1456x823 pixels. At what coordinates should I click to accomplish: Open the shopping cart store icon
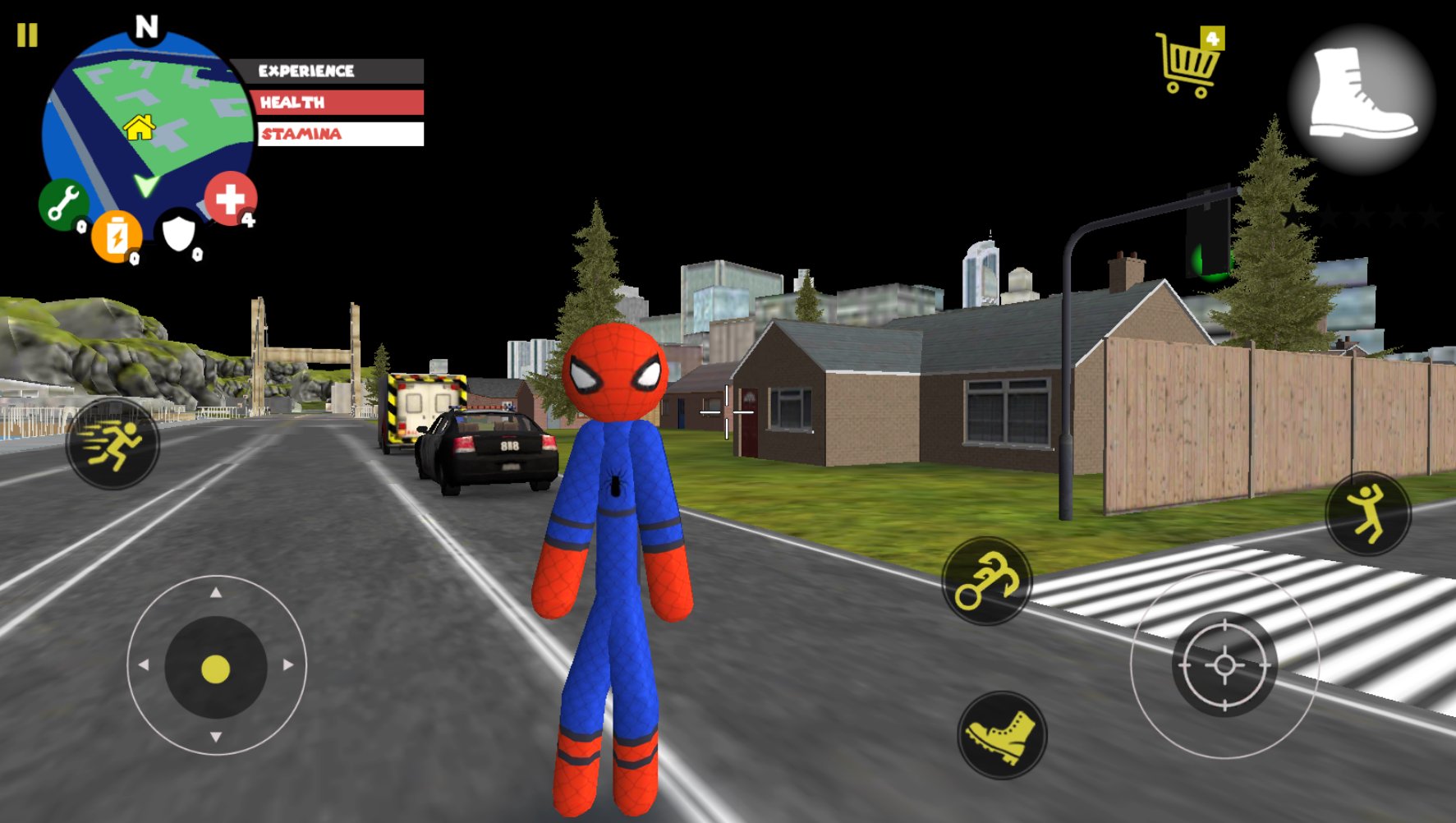[1186, 62]
